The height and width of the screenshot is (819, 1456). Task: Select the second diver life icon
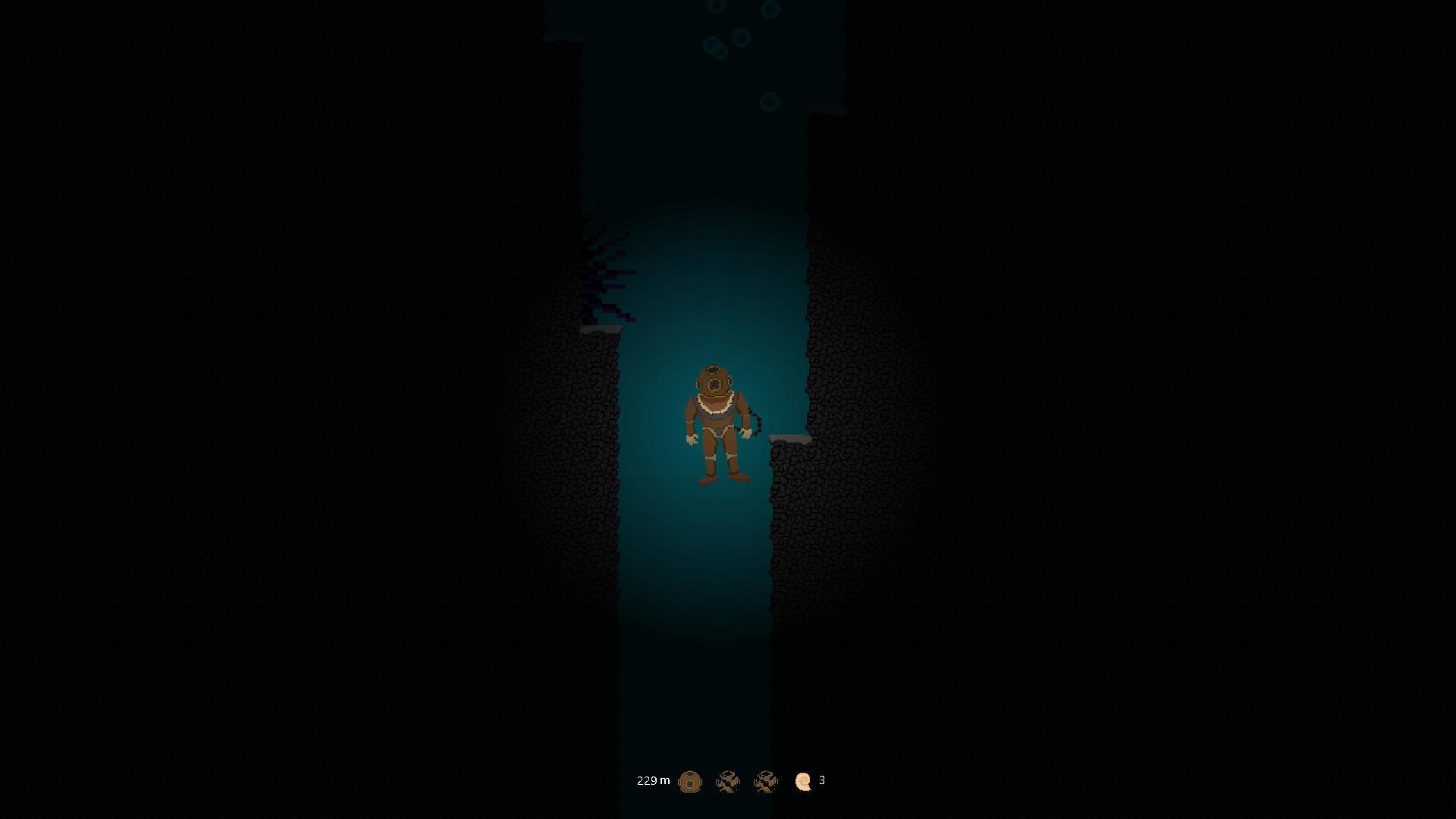(x=765, y=781)
